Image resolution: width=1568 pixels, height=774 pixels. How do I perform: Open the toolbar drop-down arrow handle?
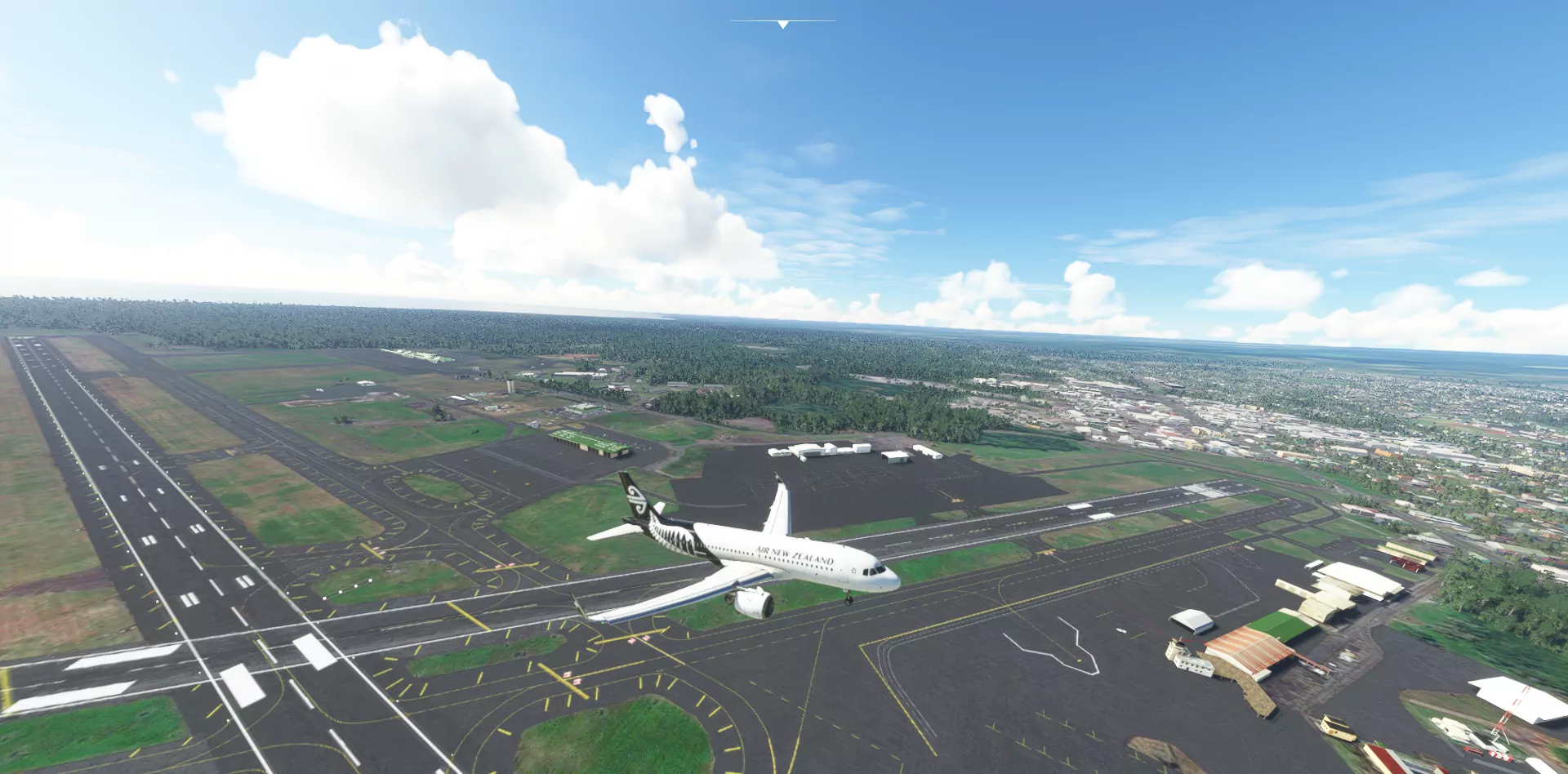782,24
